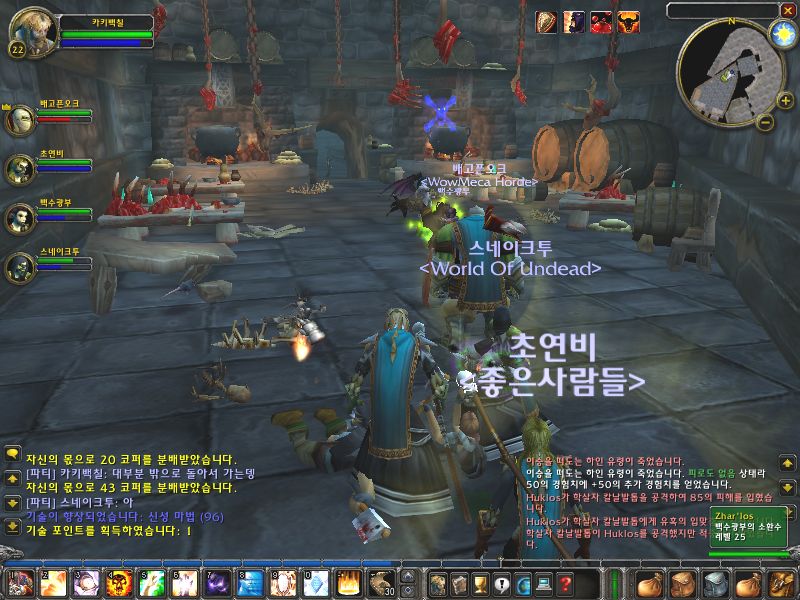Select party member 스네이크투 portrait
The height and width of the screenshot is (600, 800).
pyautogui.click(x=20, y=267)
